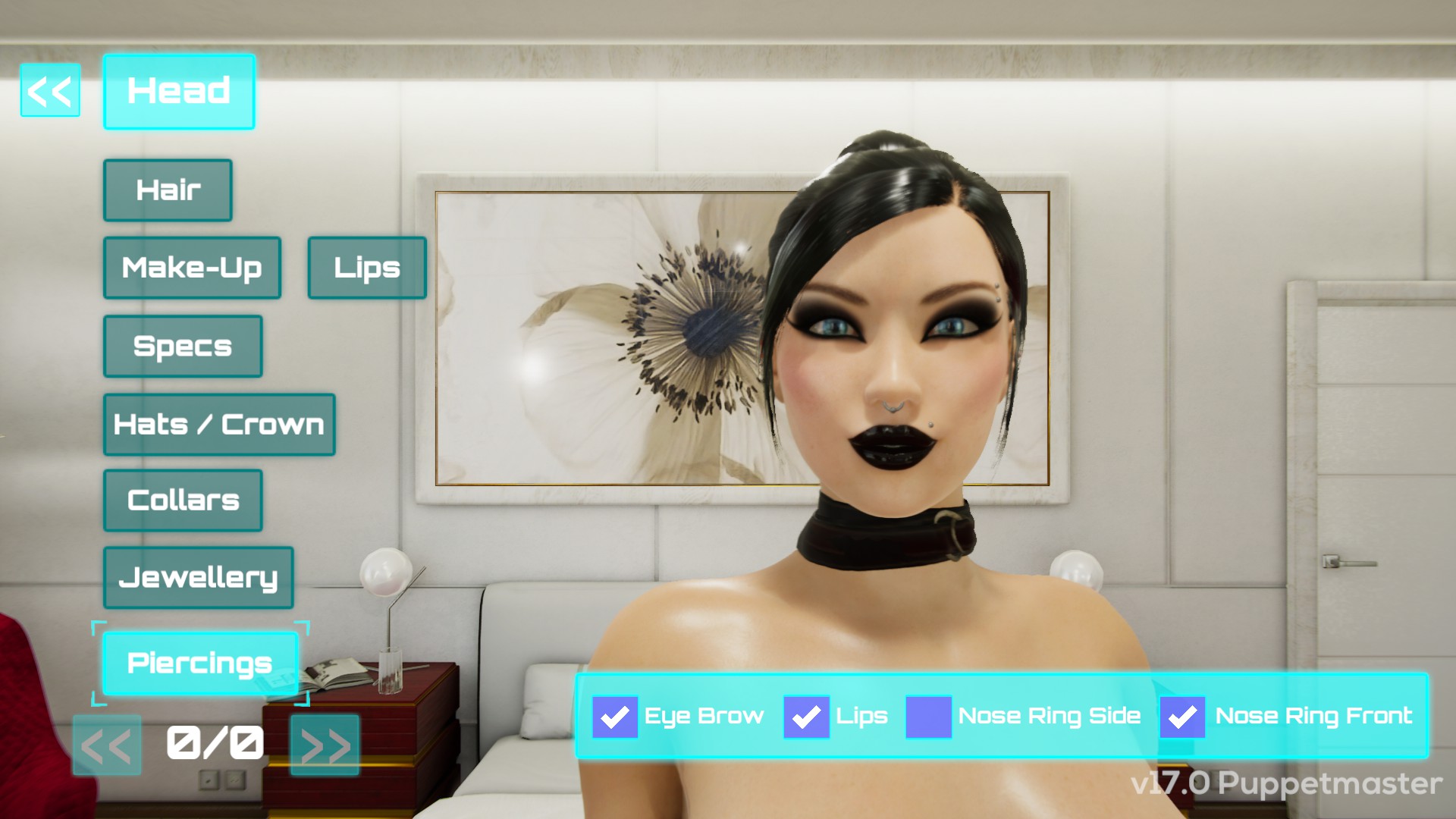Go back using the top-left double arrow
Screen dimensions: 1456x819
click(x=50, y=91)
